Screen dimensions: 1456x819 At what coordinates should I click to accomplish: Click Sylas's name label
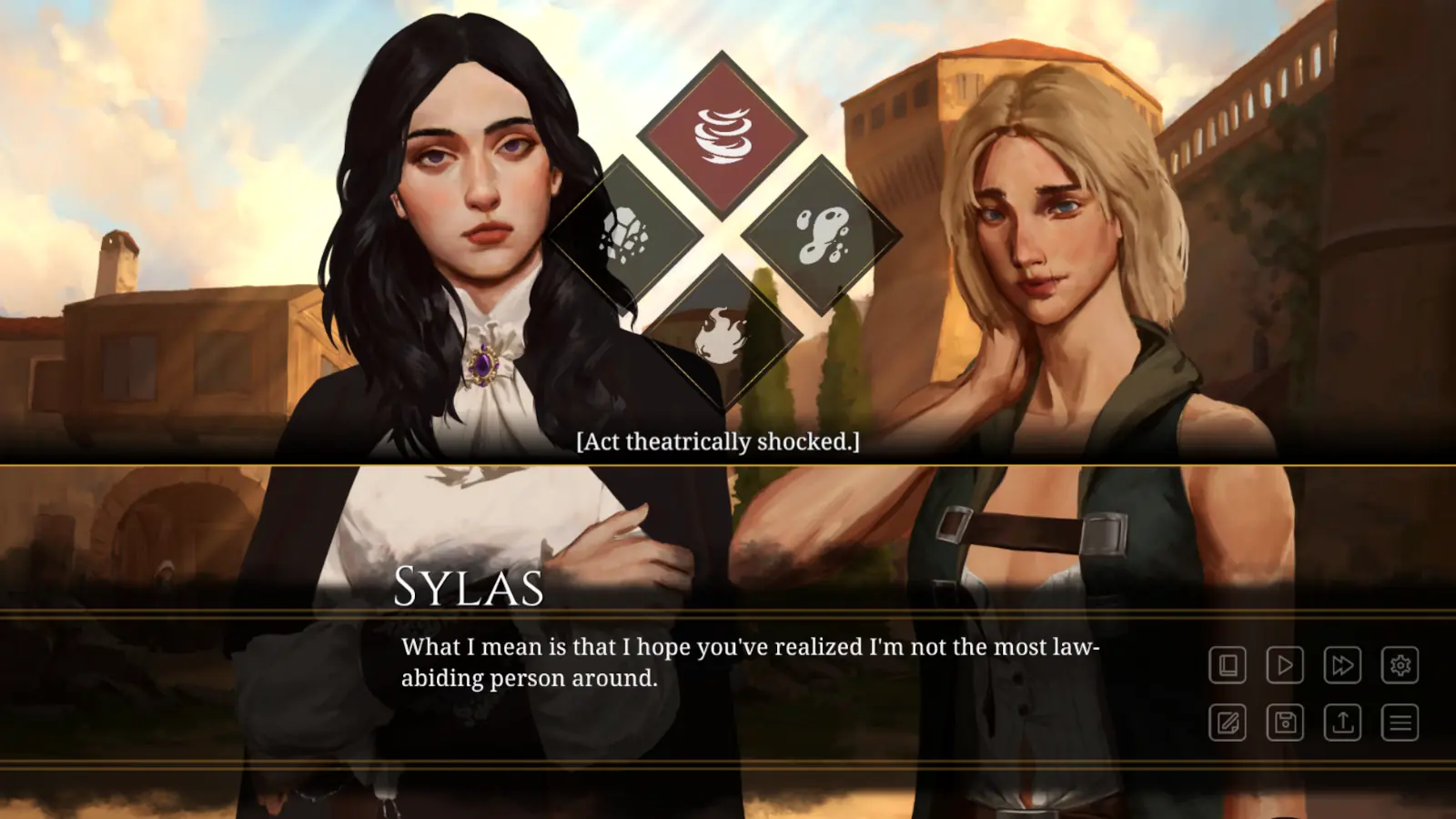point(469,588)
